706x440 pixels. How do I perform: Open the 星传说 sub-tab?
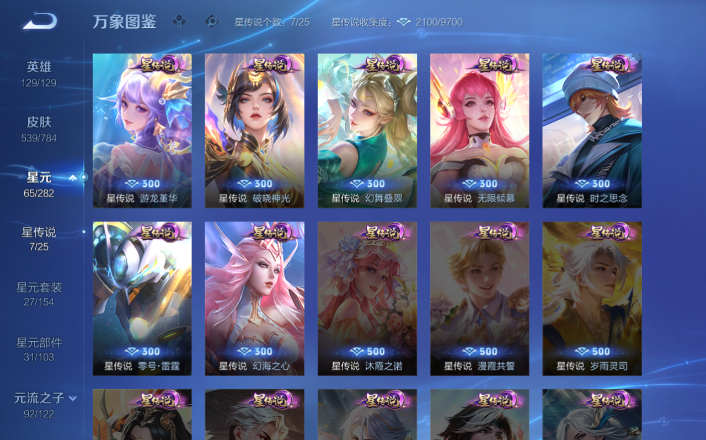click(x=40, y=238)
